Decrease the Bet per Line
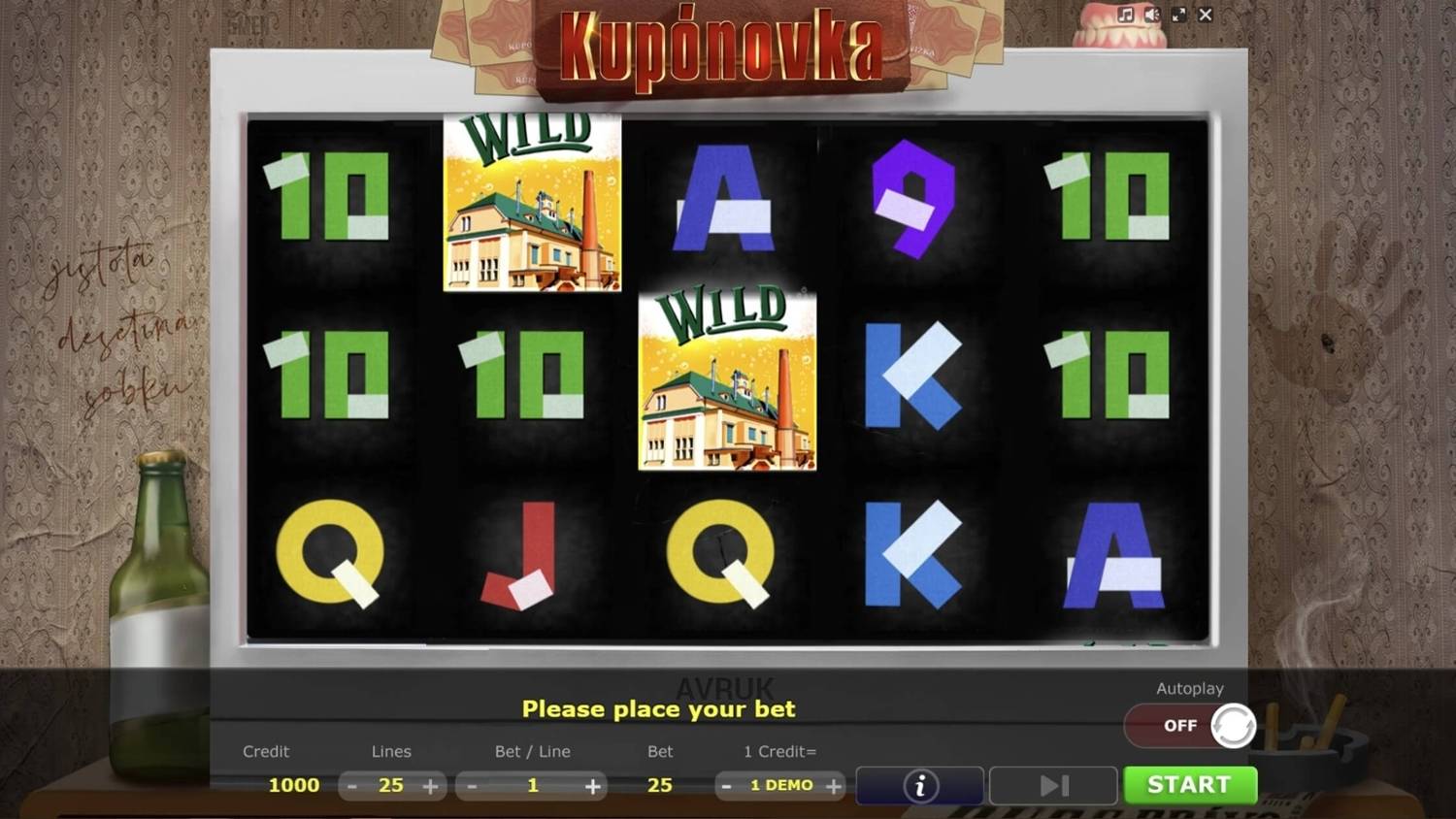 pyautogui.click(x=473, y=786)
